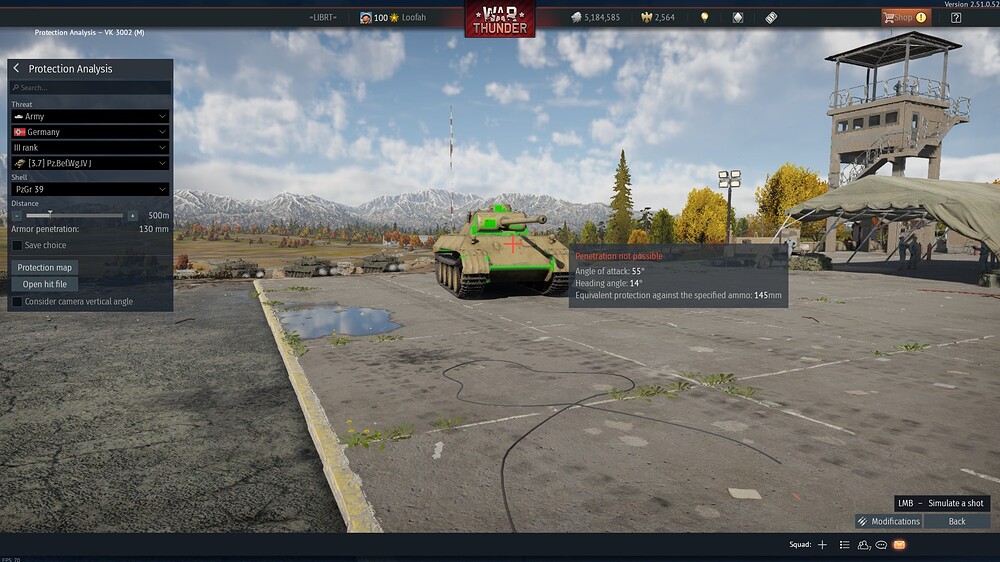Image resolution: width=1000 pixels, height=562 pixels.
Task: Tick the Save choice checkbox
Action: 17,245
